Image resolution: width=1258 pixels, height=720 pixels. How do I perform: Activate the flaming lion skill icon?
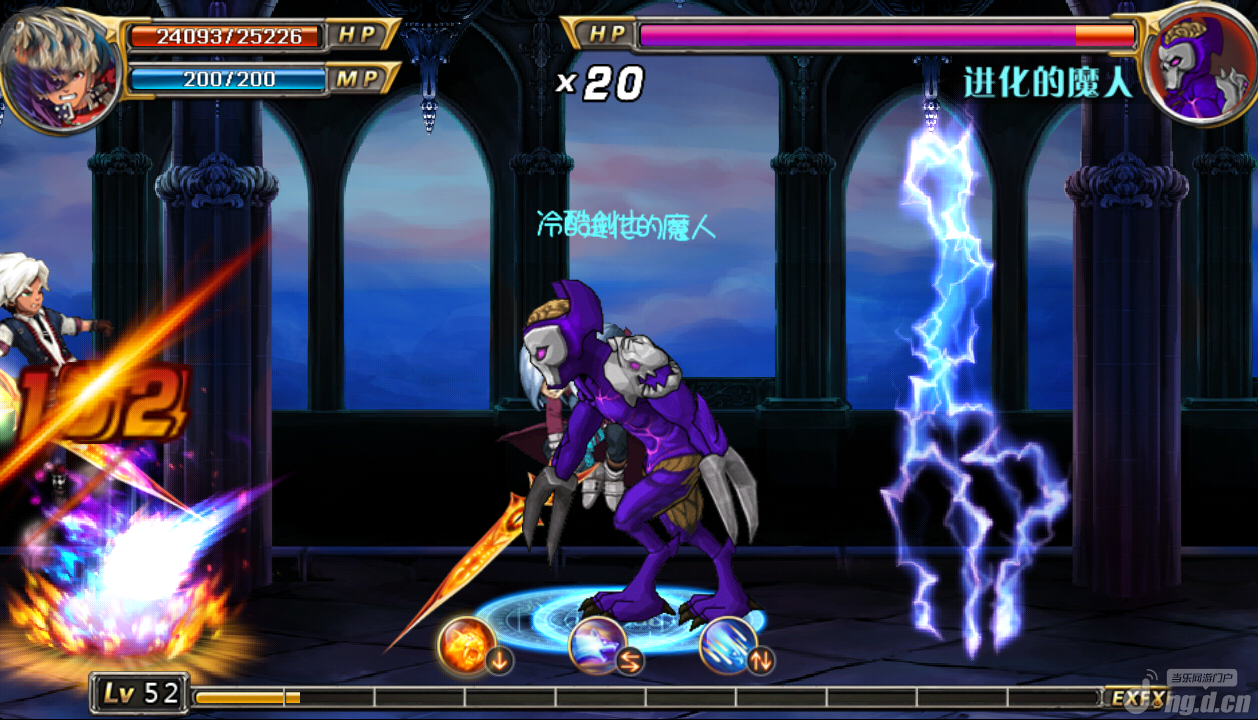[x=466, y=645]
